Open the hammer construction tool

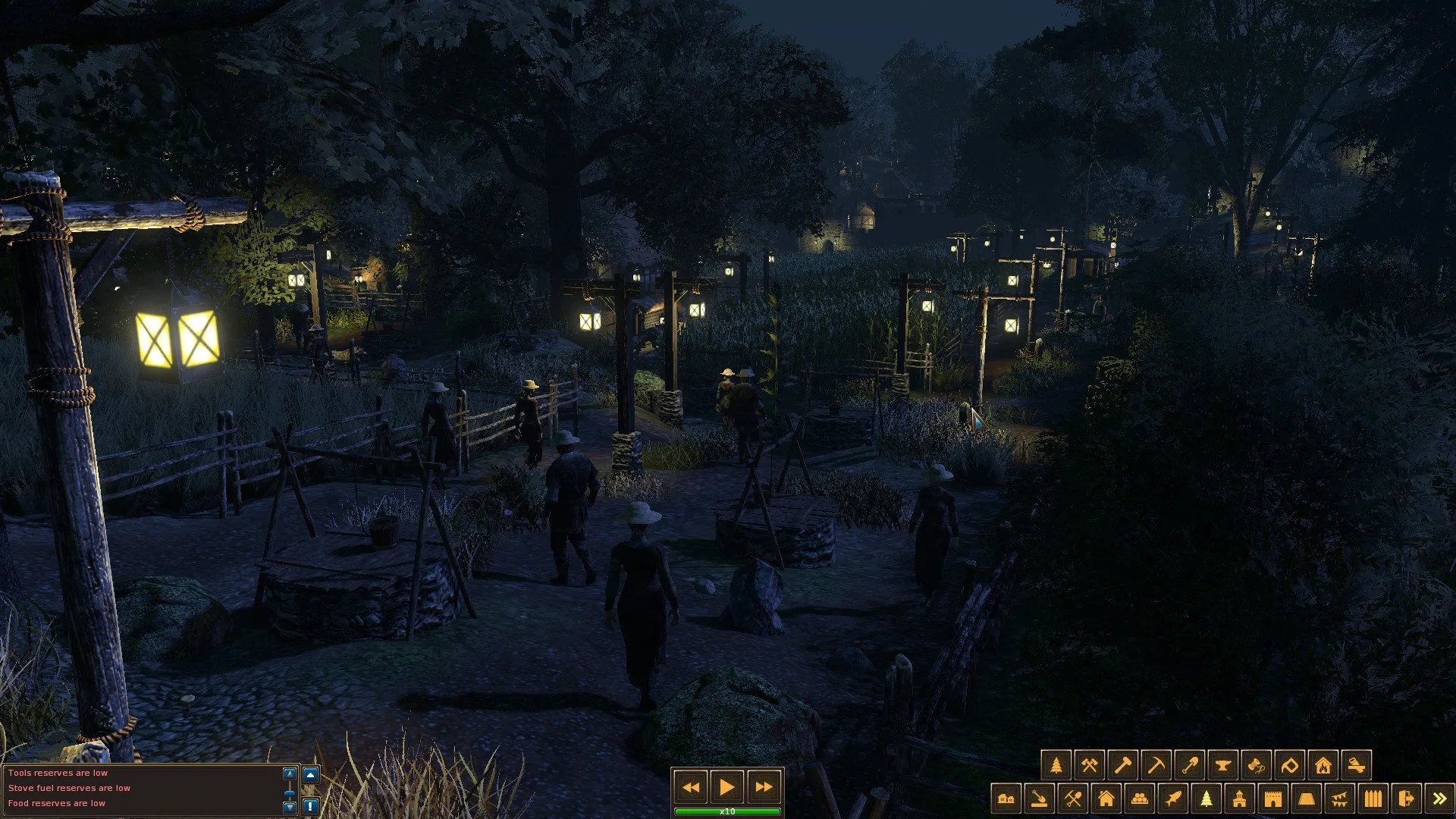(1122, 764)
